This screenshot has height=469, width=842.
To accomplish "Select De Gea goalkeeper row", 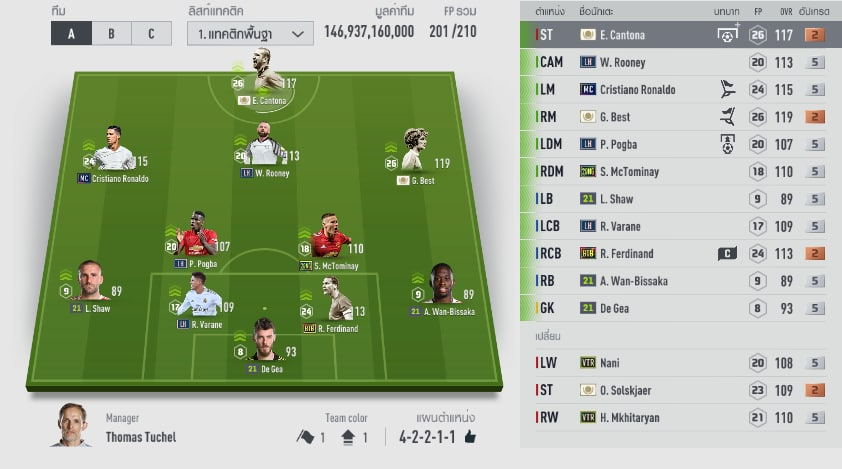I will pos(680,308).
